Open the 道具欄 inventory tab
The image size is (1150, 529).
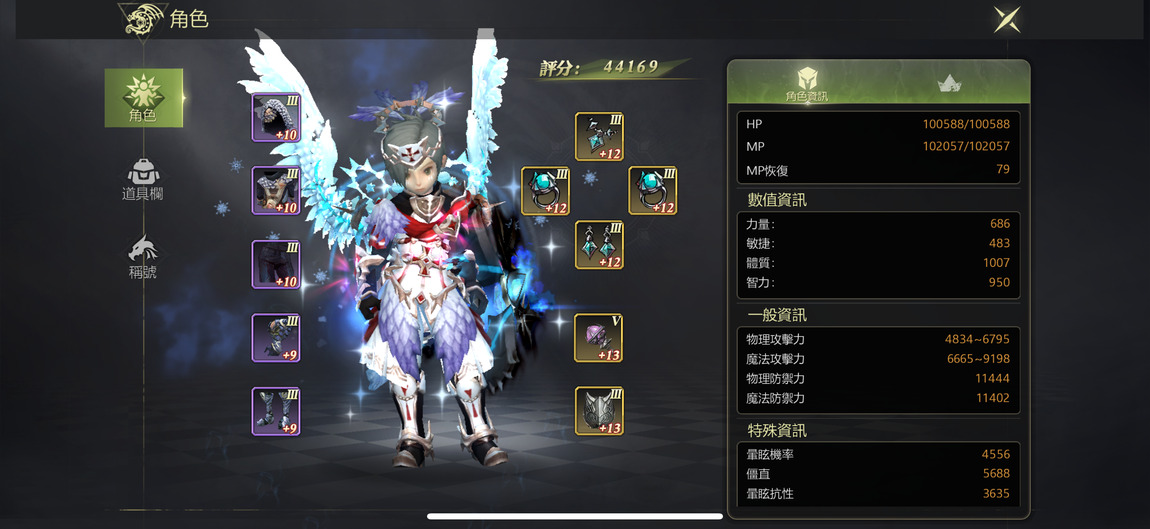tap(143, 180)
